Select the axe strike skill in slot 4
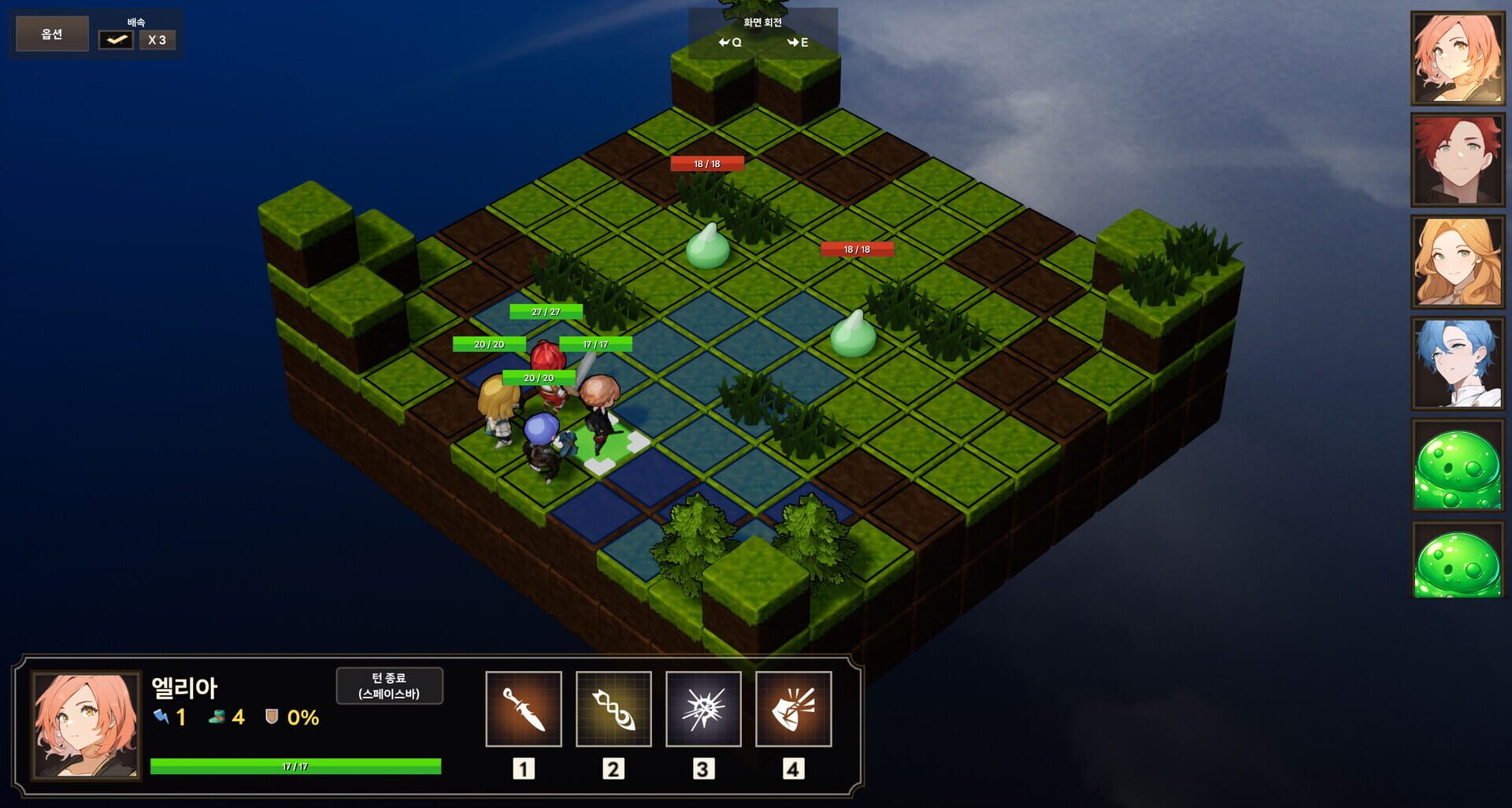This screenshot has width=1512, height=808. [794, 708]
